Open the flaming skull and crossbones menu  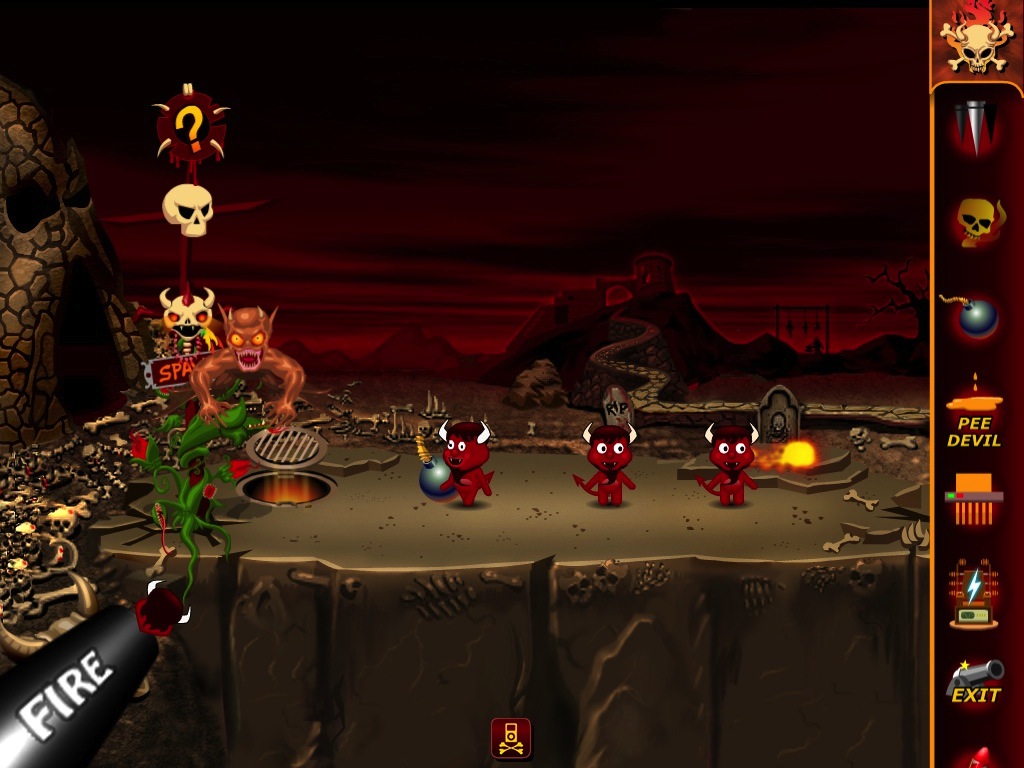click(x=976, y=41)
